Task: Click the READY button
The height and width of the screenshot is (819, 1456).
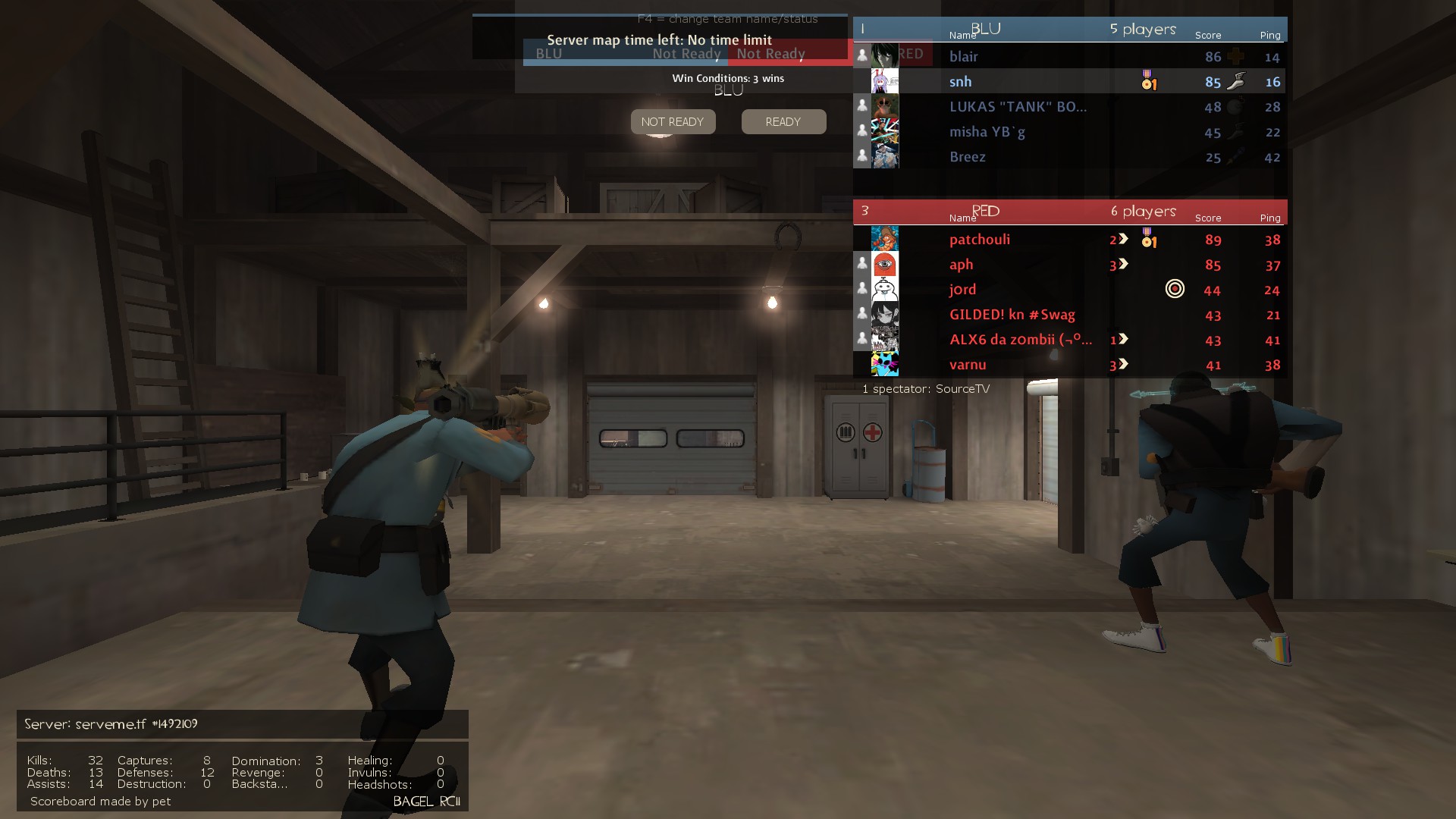Action: pyautogui.click(x=783, y=122)
